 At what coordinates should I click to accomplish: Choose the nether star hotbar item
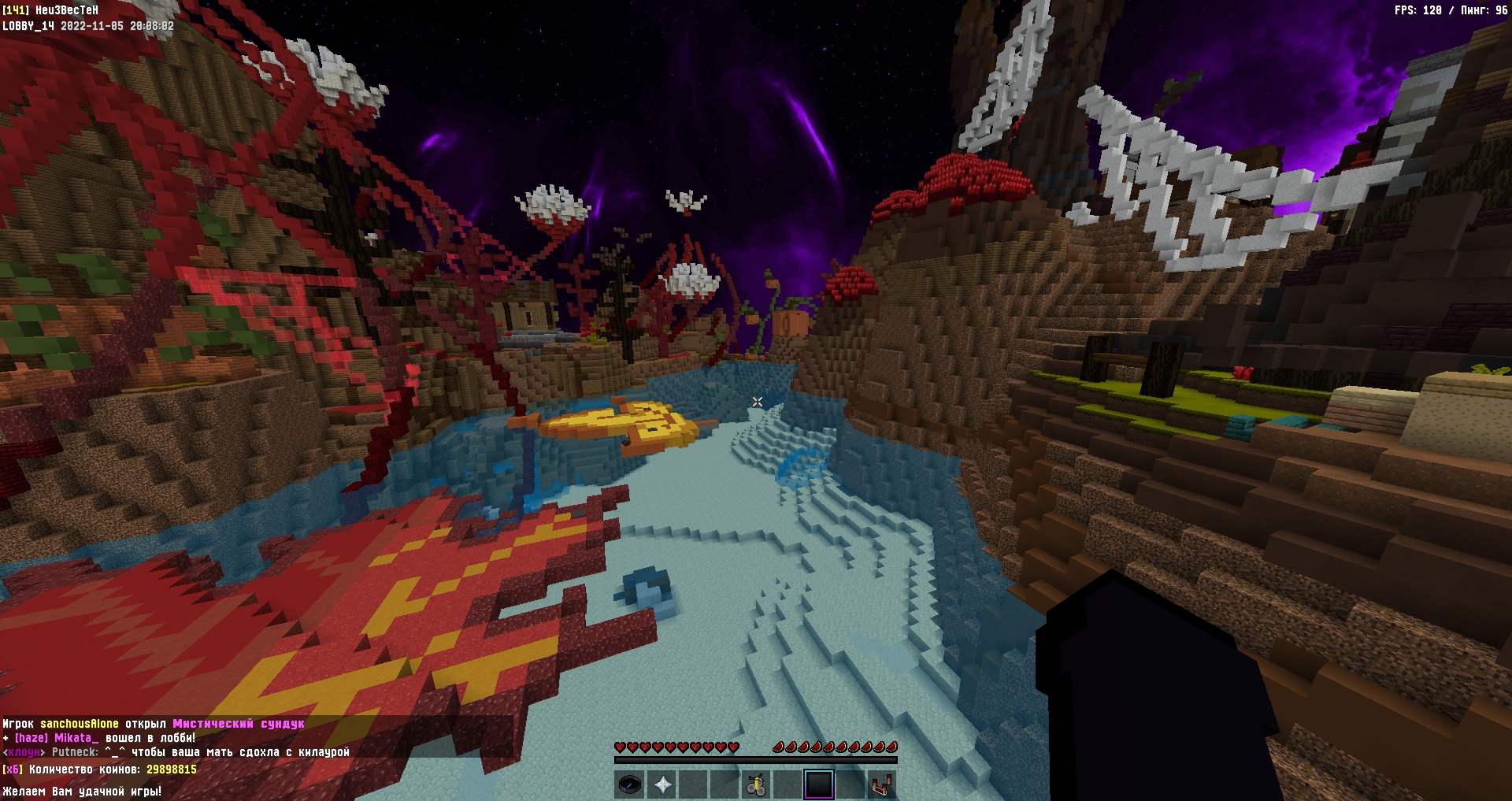661,784
